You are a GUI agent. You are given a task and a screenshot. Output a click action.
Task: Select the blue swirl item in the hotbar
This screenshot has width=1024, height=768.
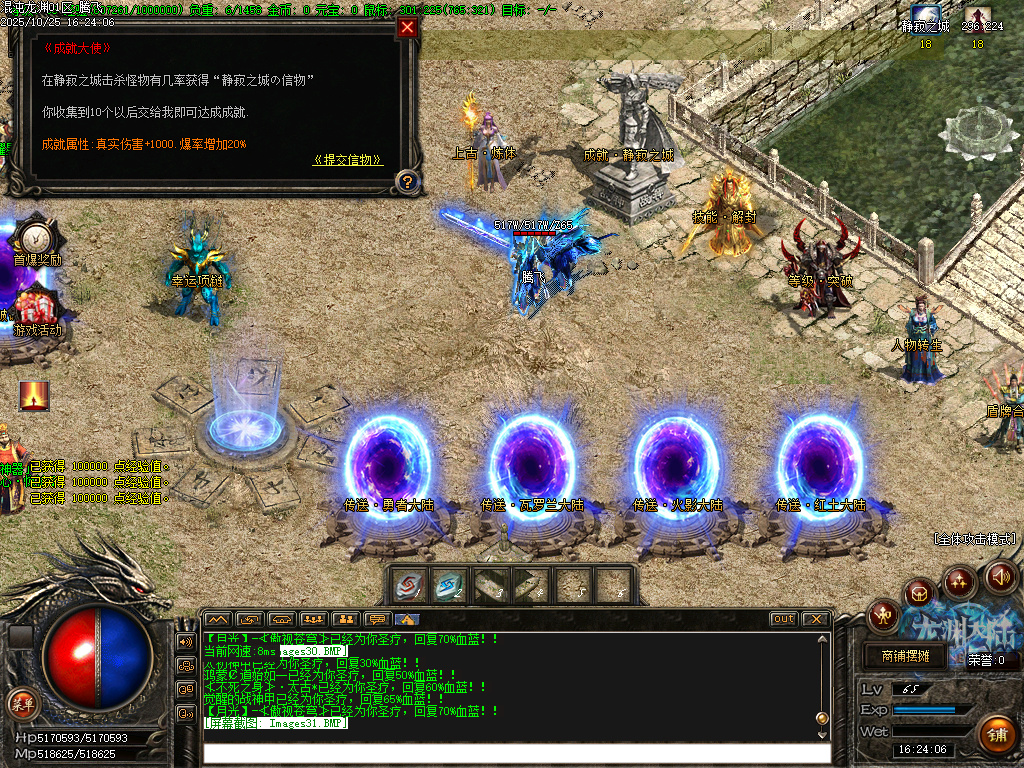450,586
